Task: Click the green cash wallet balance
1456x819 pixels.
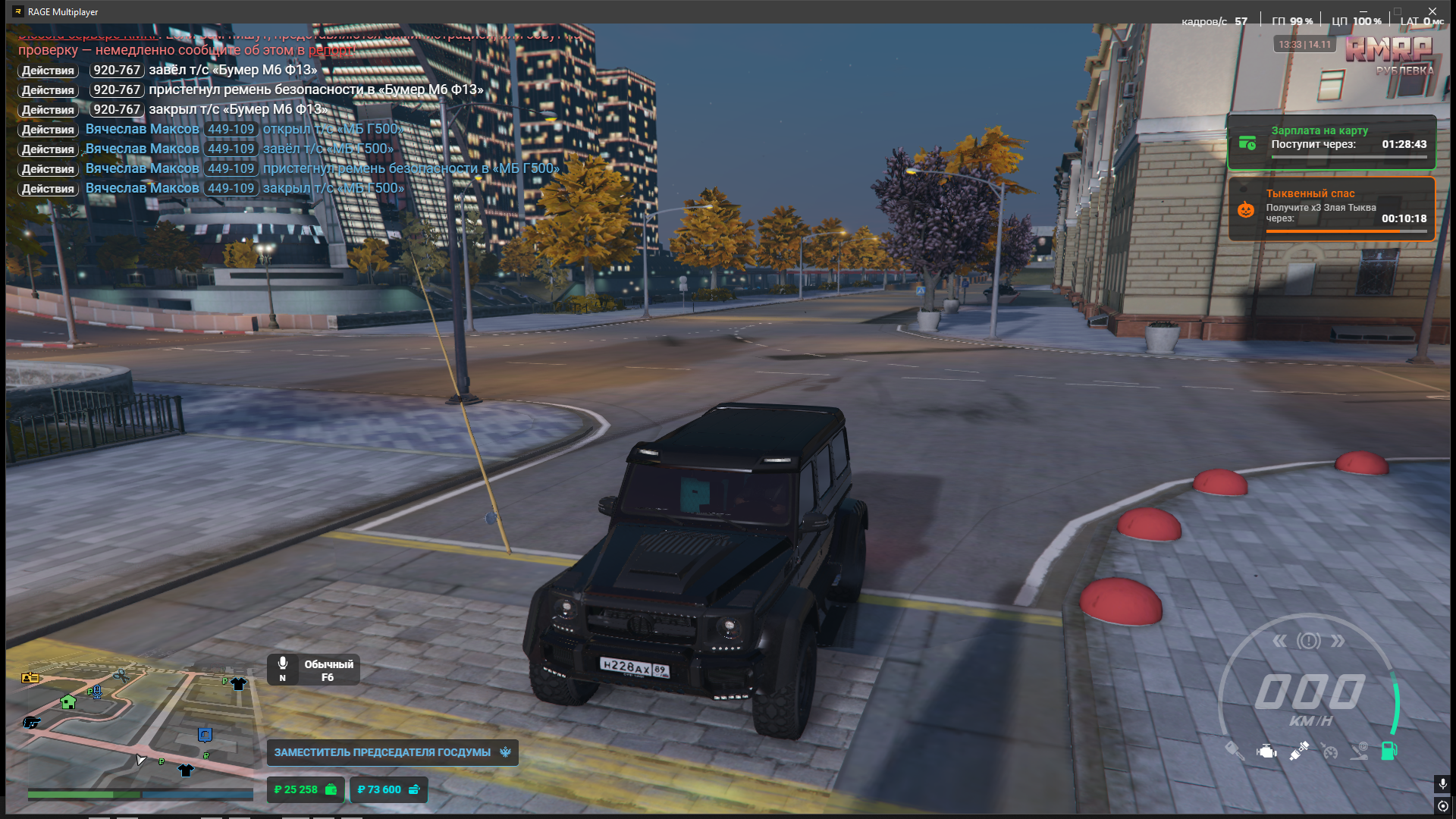Action: pos(305,789)
